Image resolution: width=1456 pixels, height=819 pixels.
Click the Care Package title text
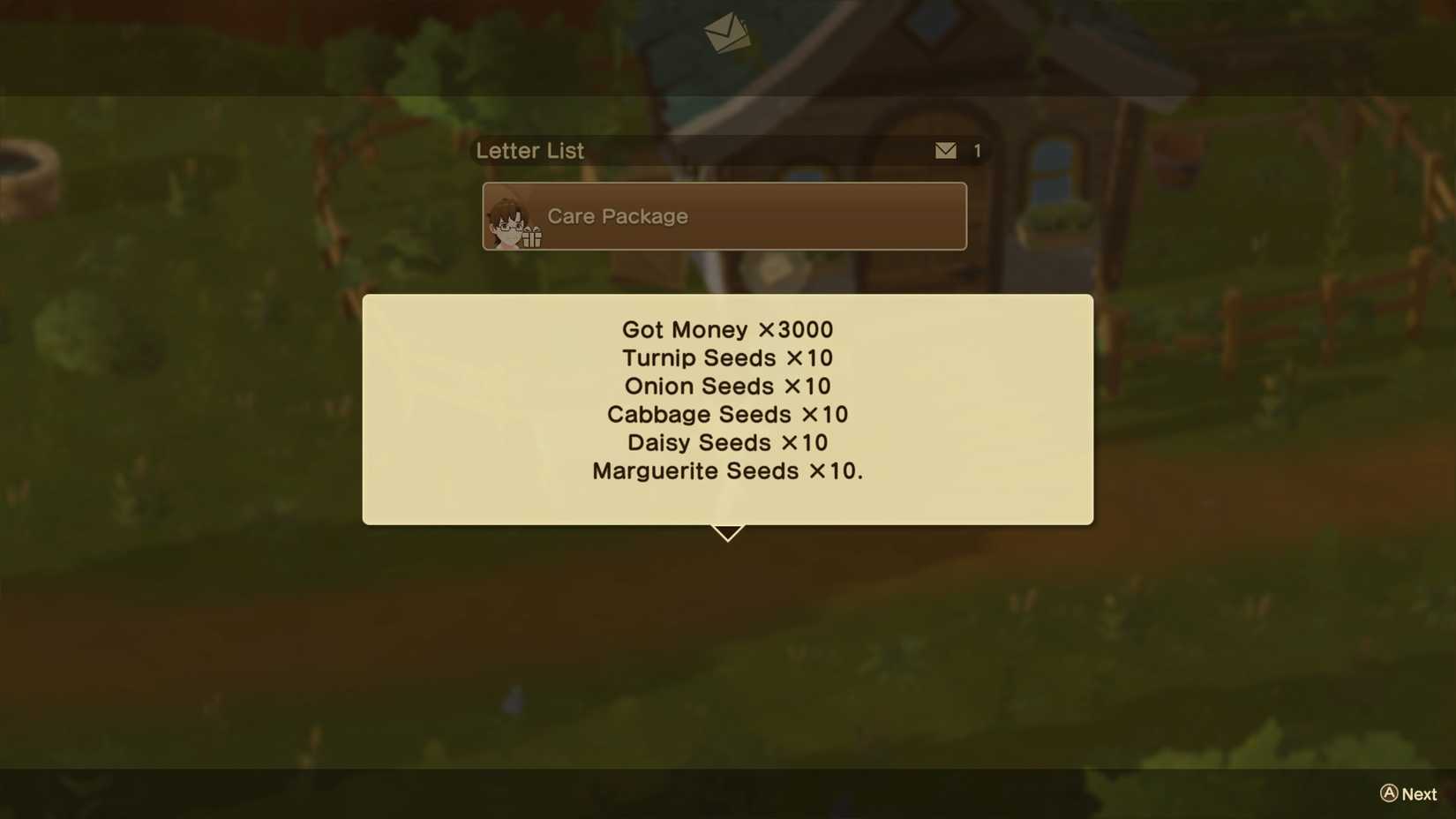coord(618,216)
